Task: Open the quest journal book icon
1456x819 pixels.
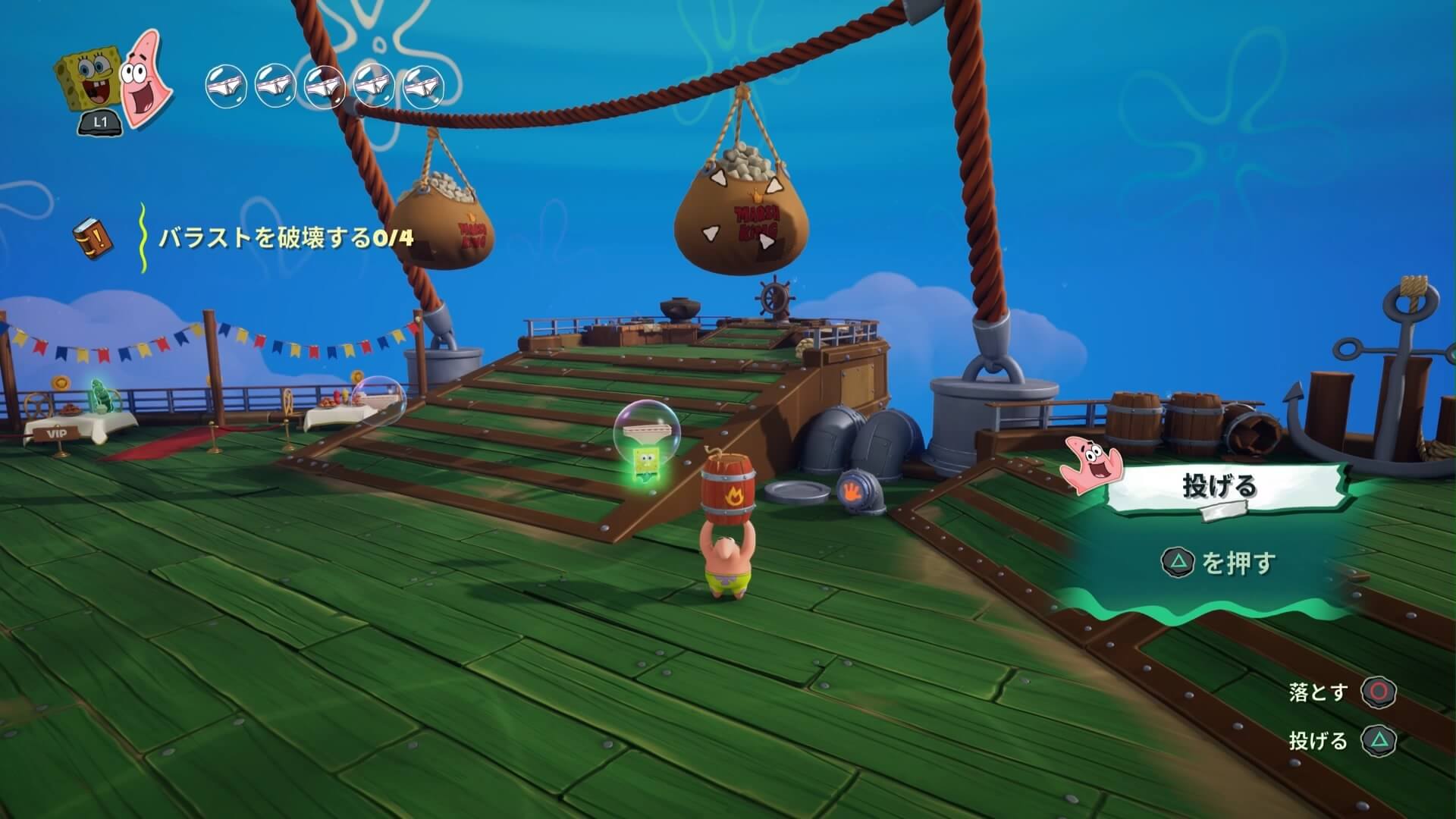Action: point(93,237)
